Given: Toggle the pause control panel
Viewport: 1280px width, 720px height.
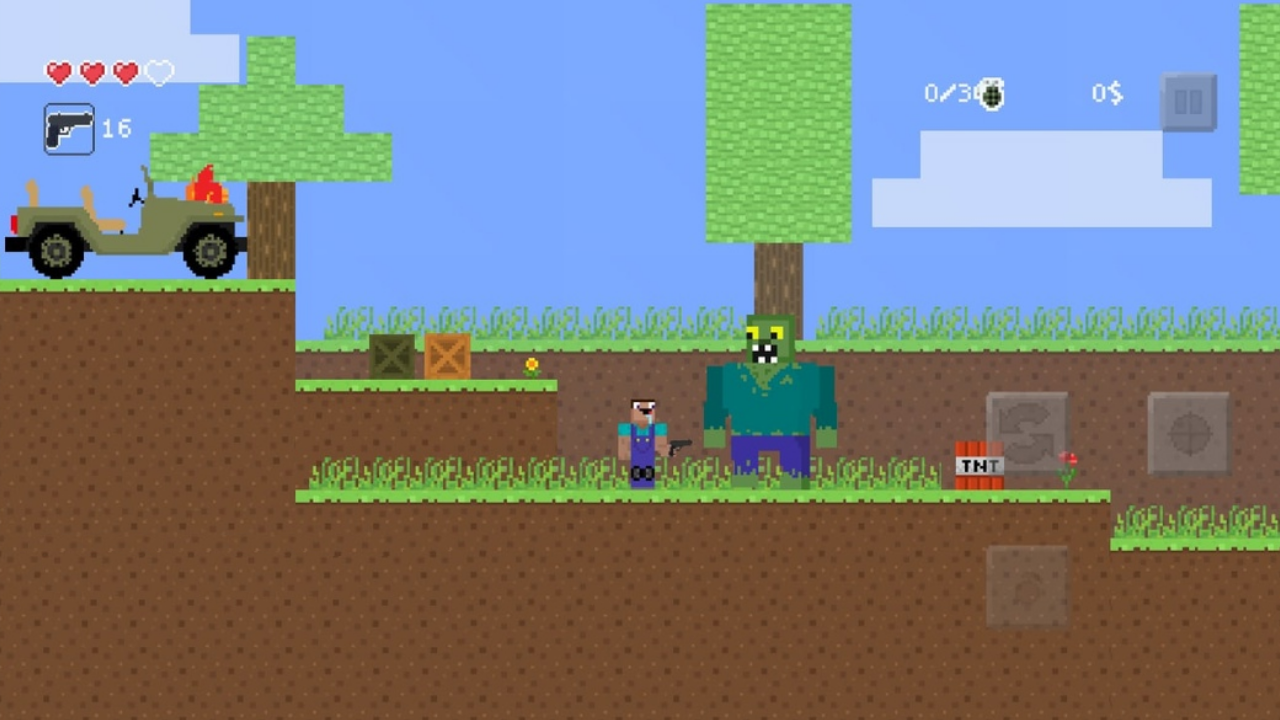Looking at the screenshot, I should 1189,103.
